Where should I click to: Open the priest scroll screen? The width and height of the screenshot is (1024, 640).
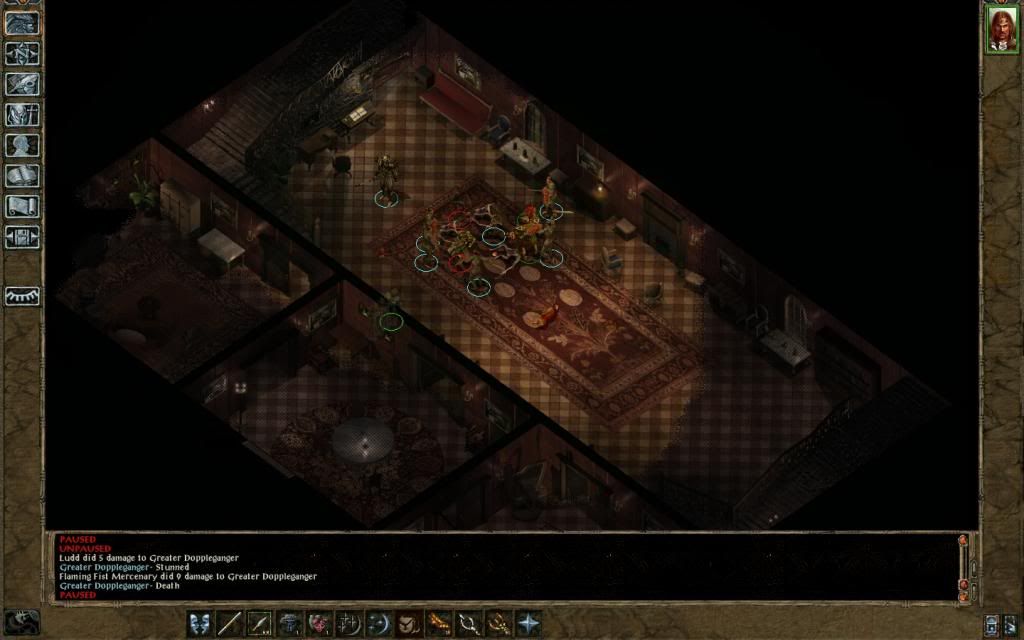coord(22,206)
